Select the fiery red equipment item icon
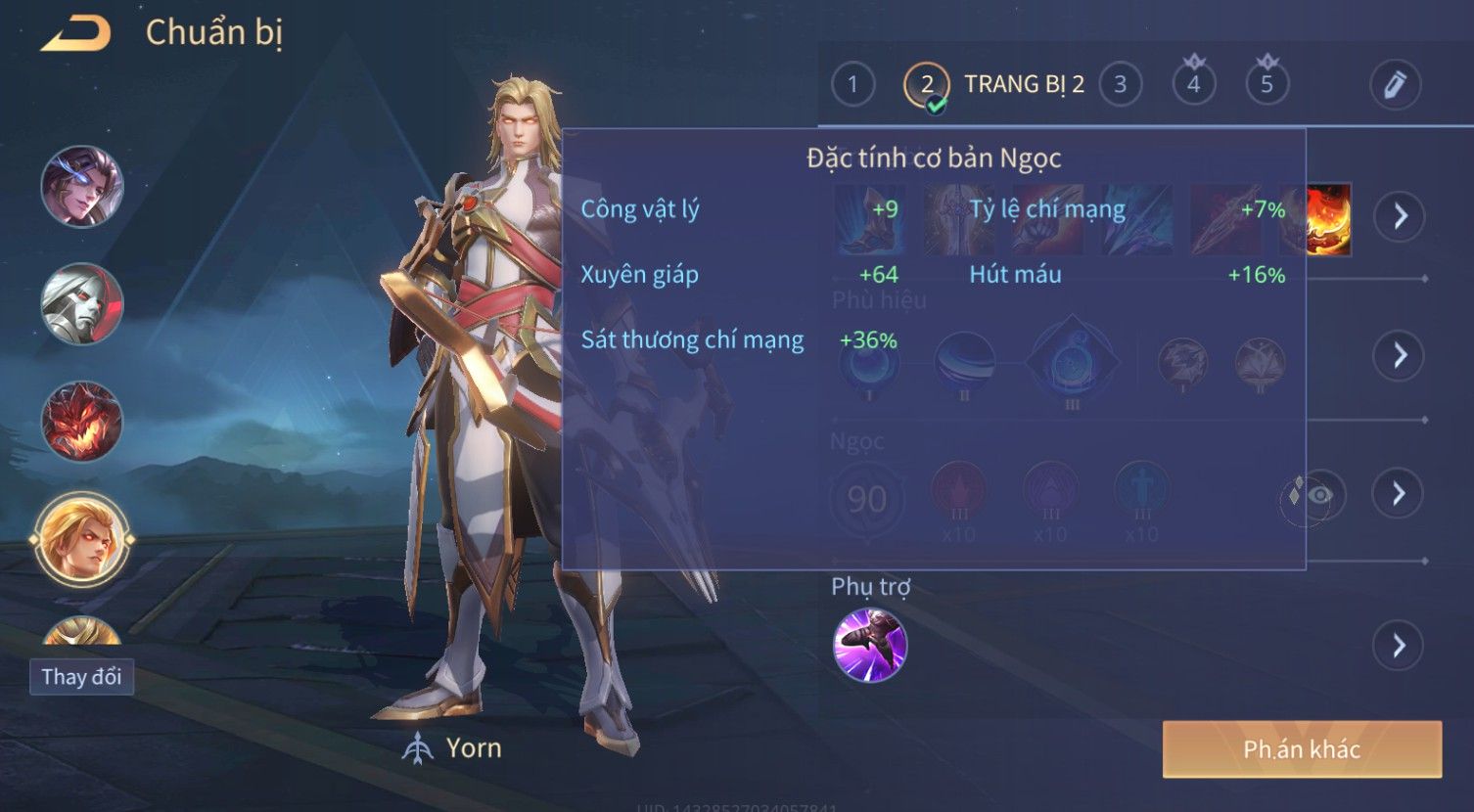The height and width of the screenshot is (812, 1474). tap(1329, 219)
